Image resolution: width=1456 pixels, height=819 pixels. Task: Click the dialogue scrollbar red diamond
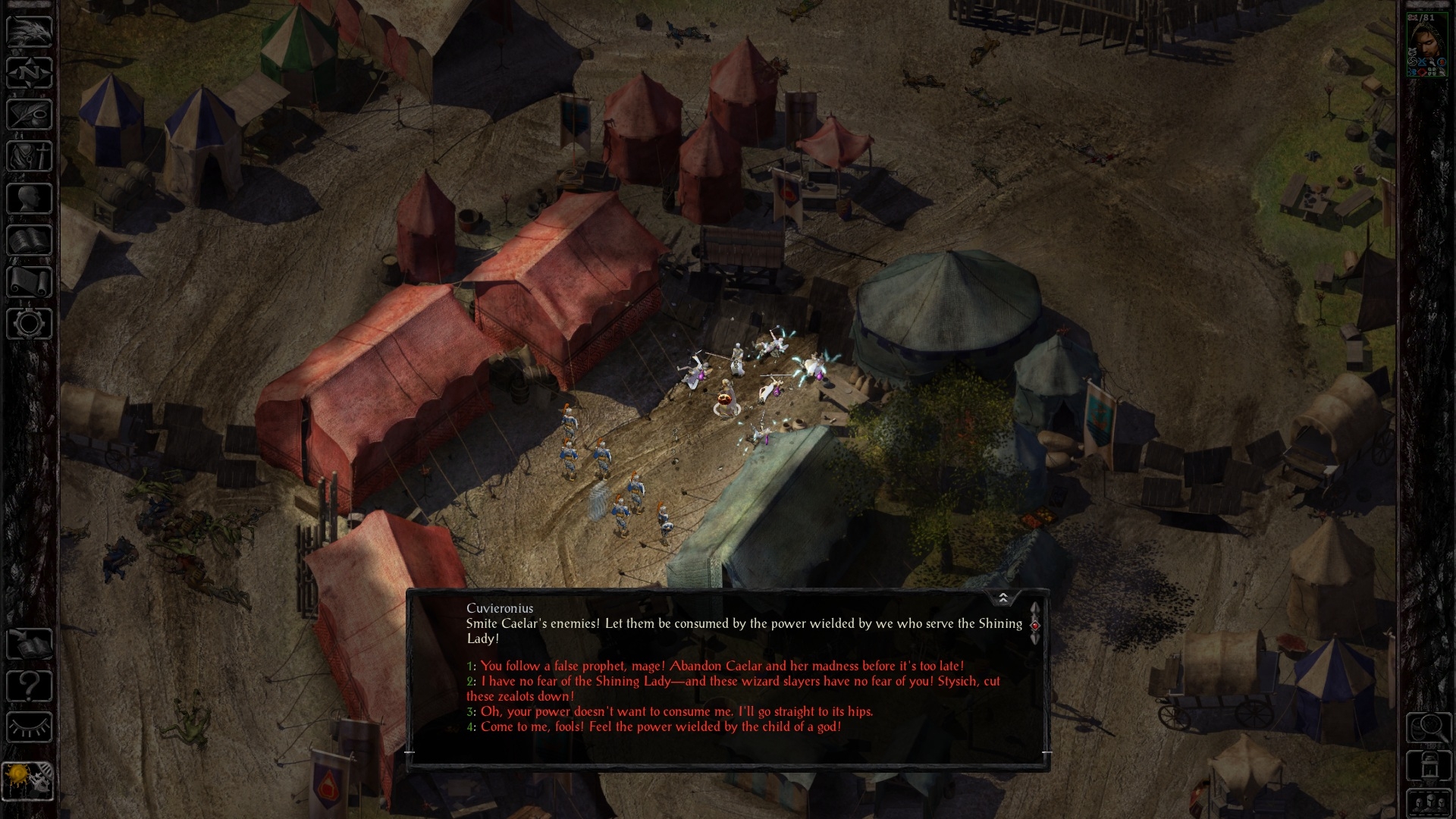pos(1035,625)
